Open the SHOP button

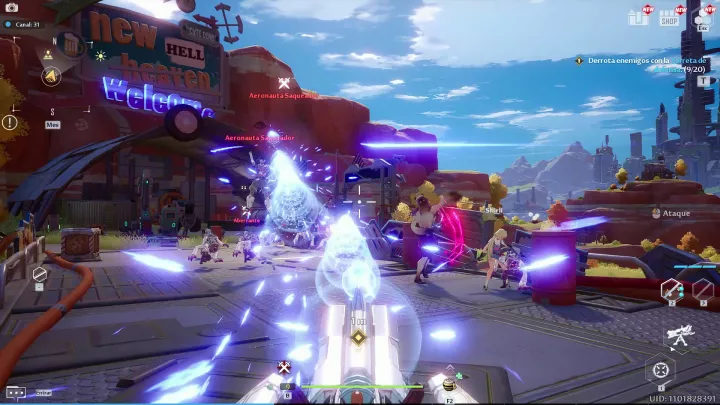[x=668, y=18]
